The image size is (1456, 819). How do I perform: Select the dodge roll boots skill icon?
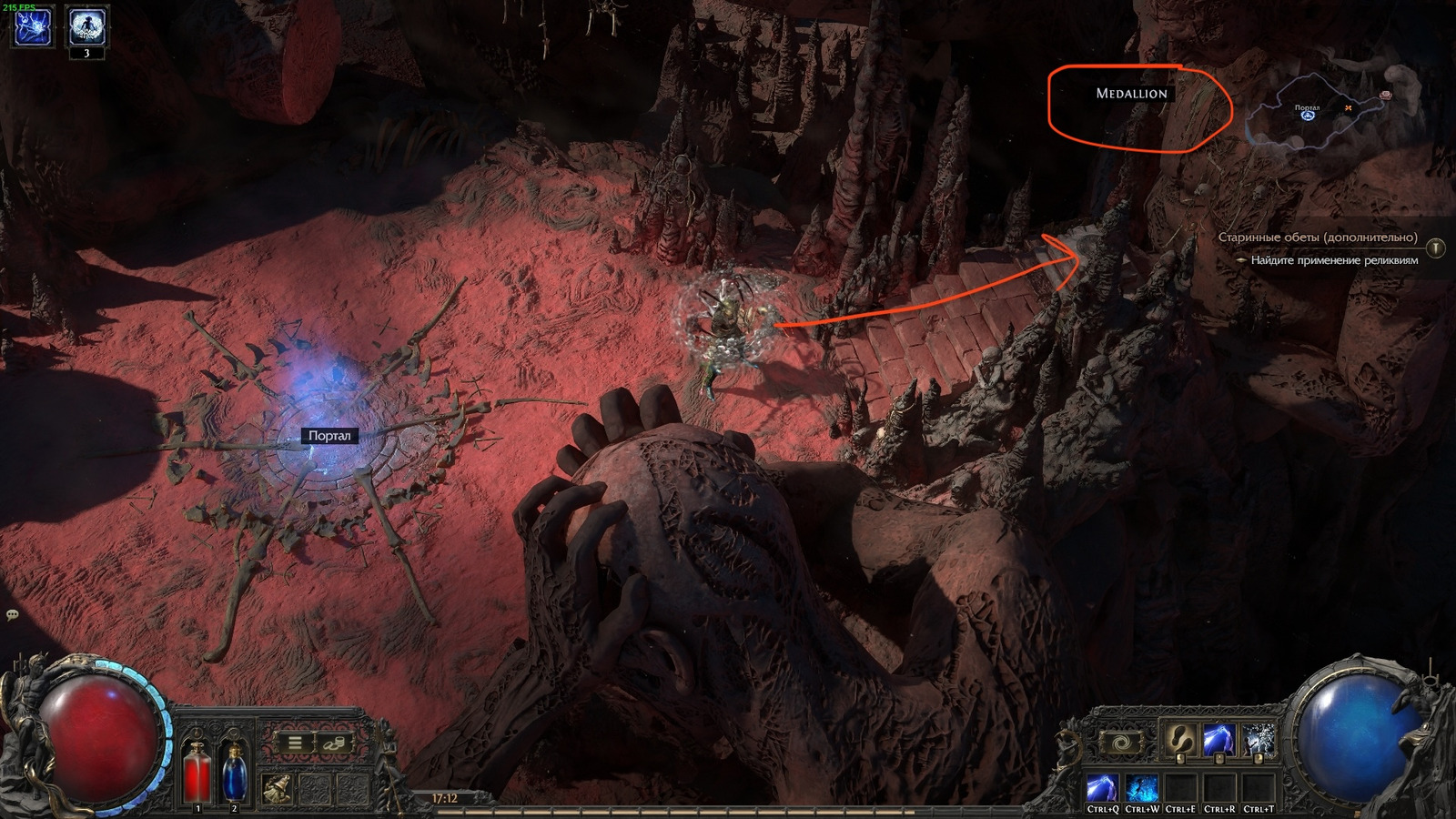(x=1181, y=741)
